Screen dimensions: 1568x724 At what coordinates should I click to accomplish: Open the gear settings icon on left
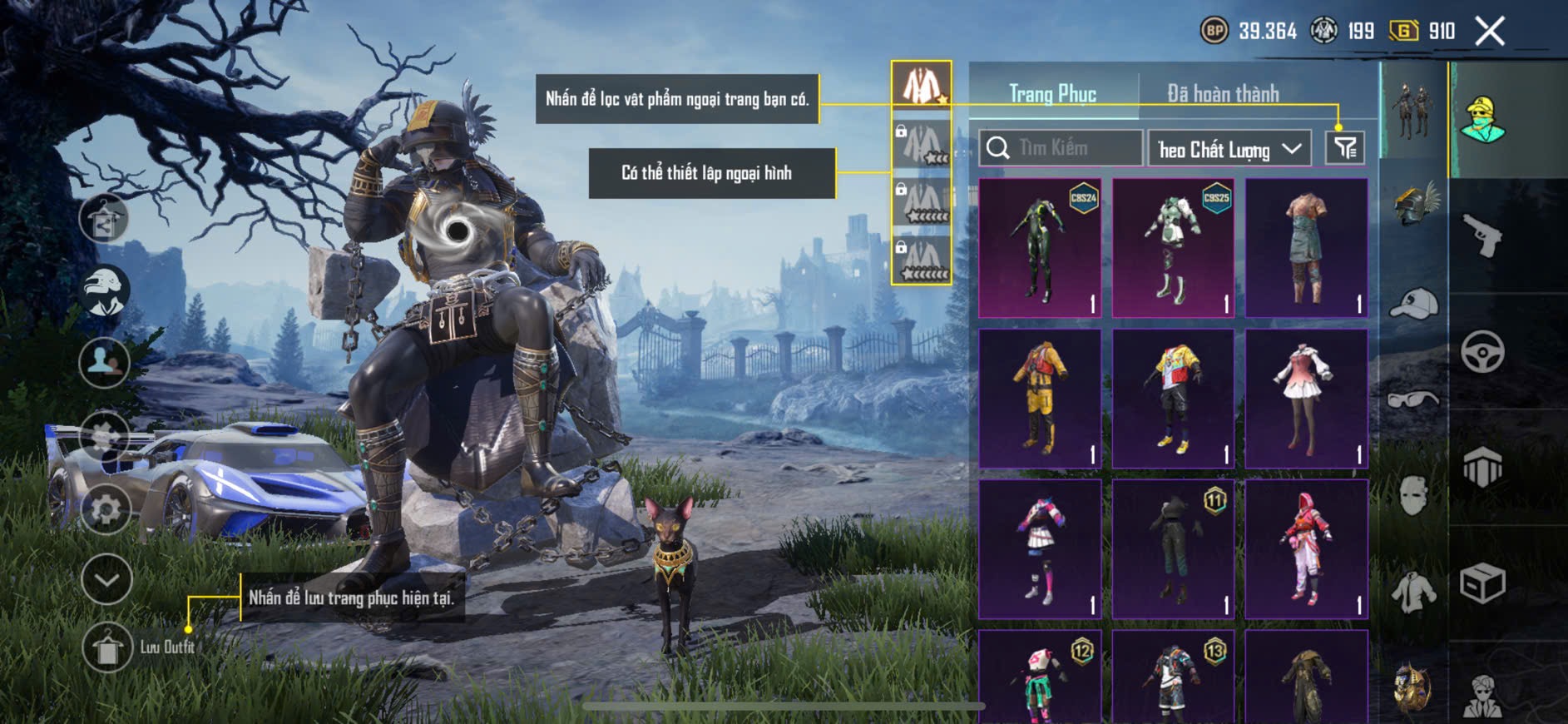[x=106, y=508]
